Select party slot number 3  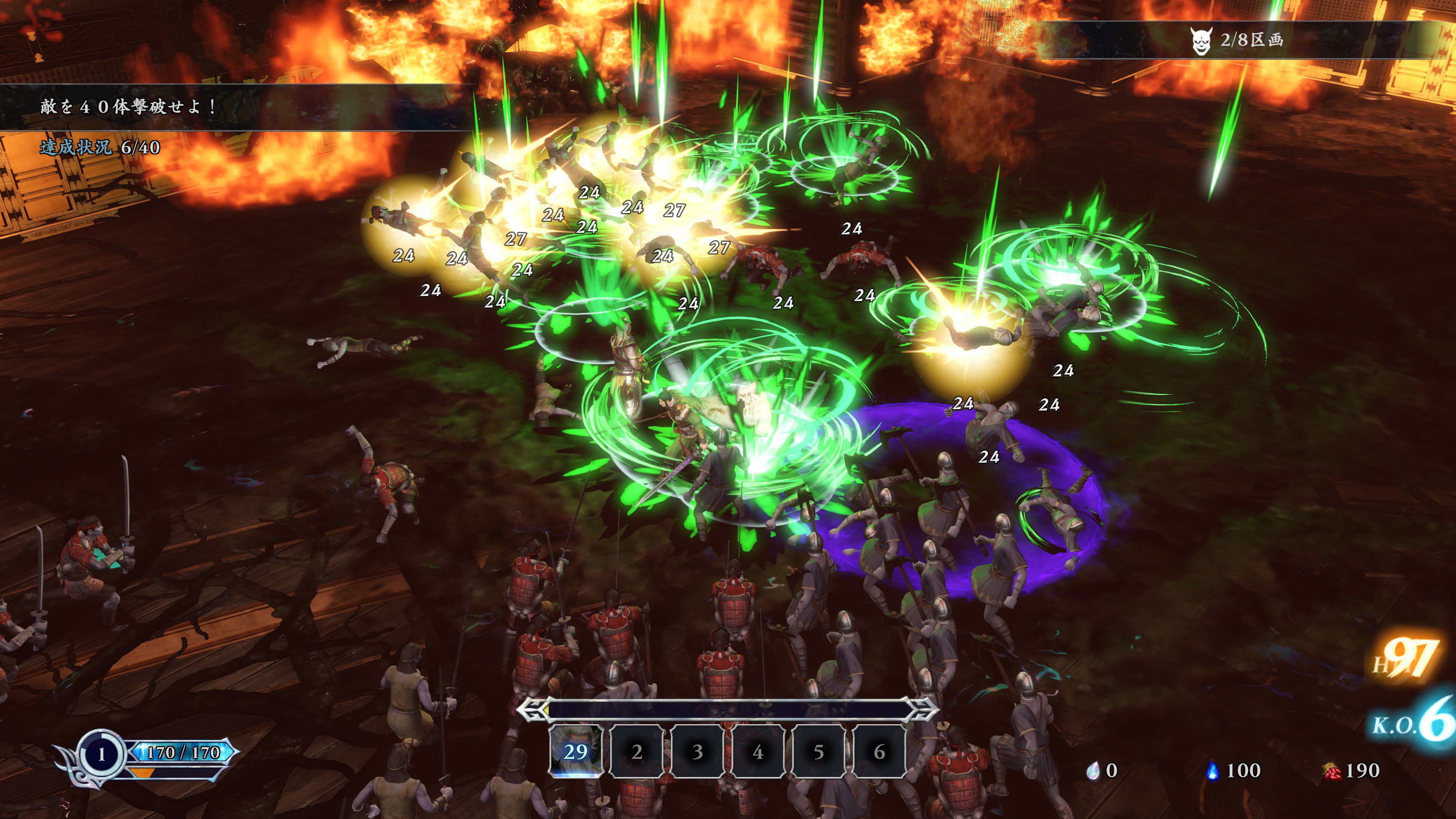coord(697,752)
